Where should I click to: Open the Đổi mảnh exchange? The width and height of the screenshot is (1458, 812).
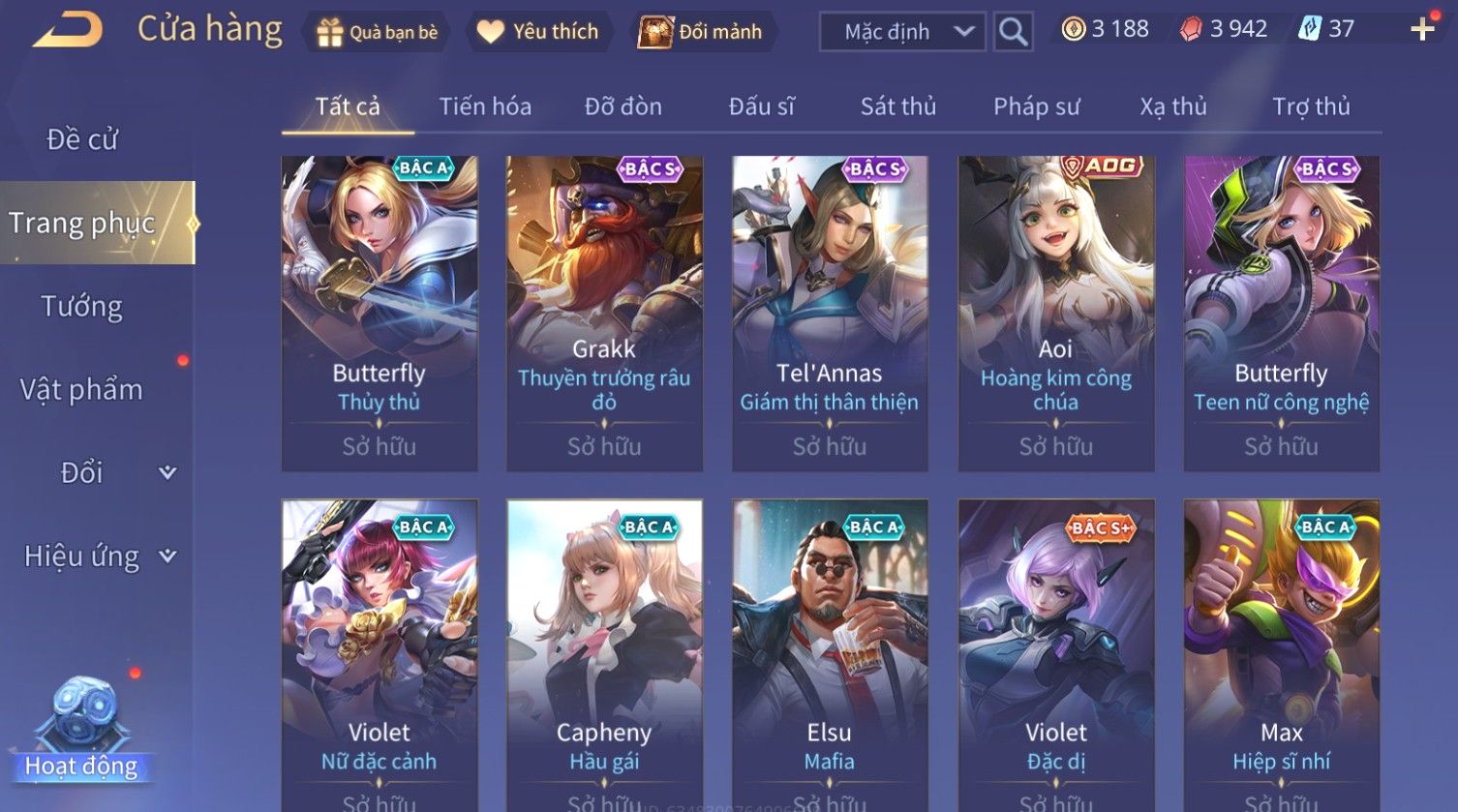coord(701,32)
